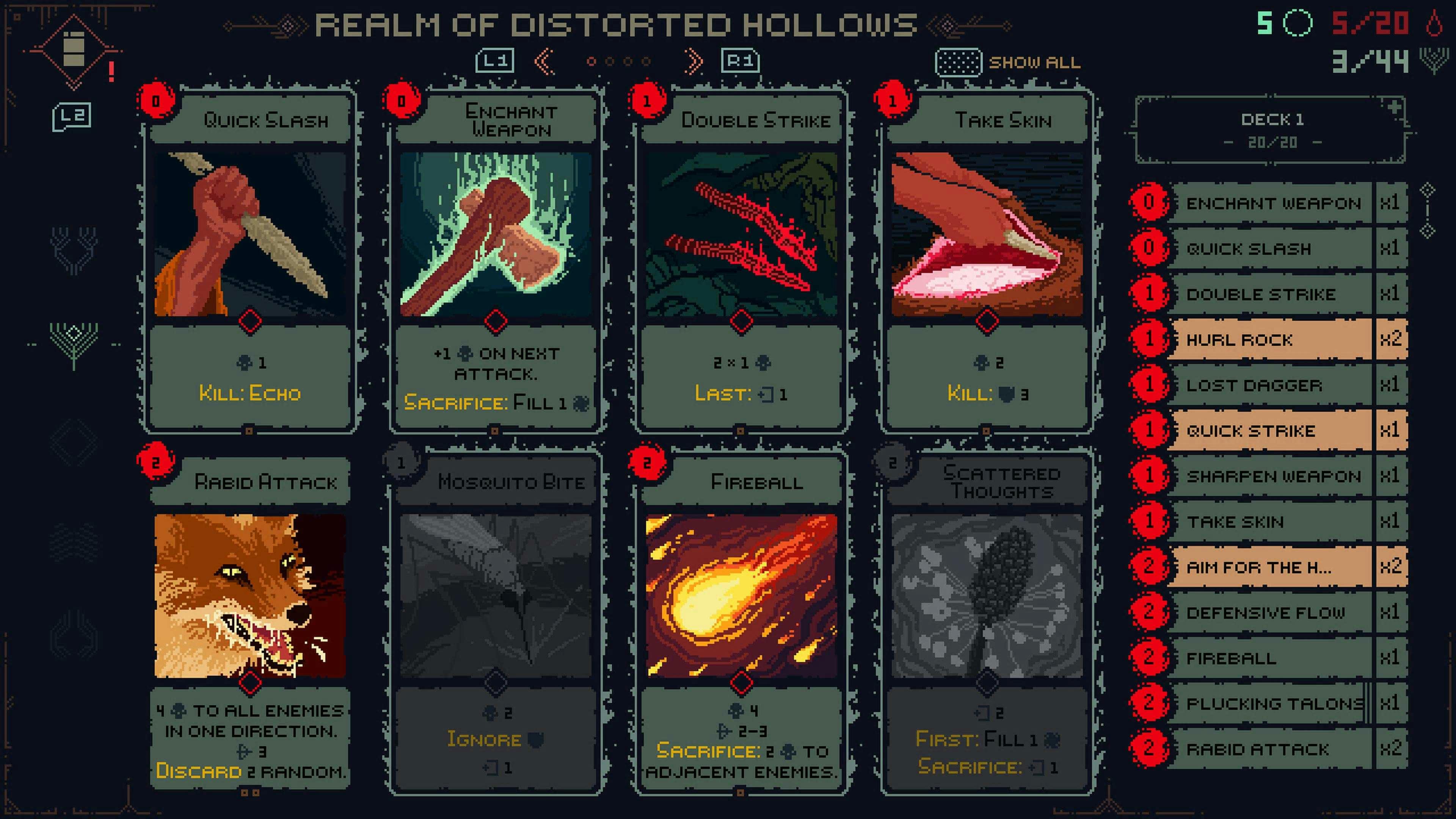Pick the Fireball card

click(x=741, y=622)
